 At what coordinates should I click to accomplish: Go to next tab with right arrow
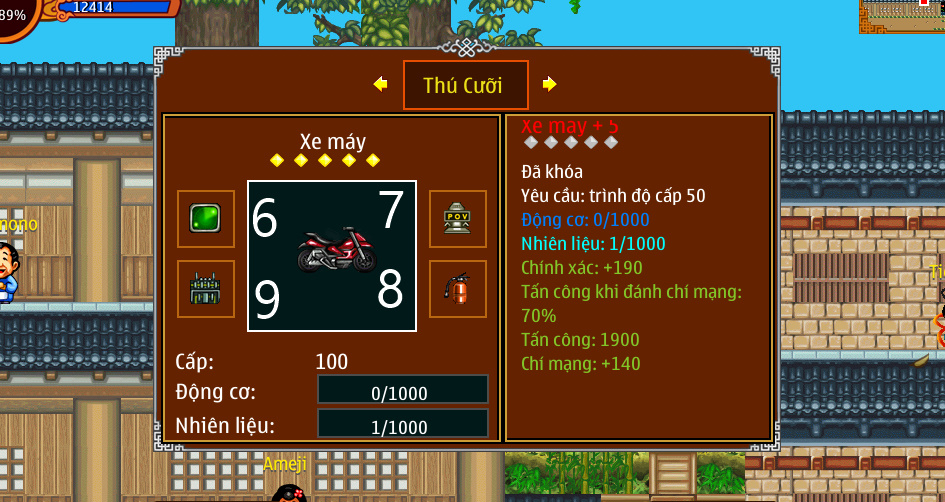550,84
